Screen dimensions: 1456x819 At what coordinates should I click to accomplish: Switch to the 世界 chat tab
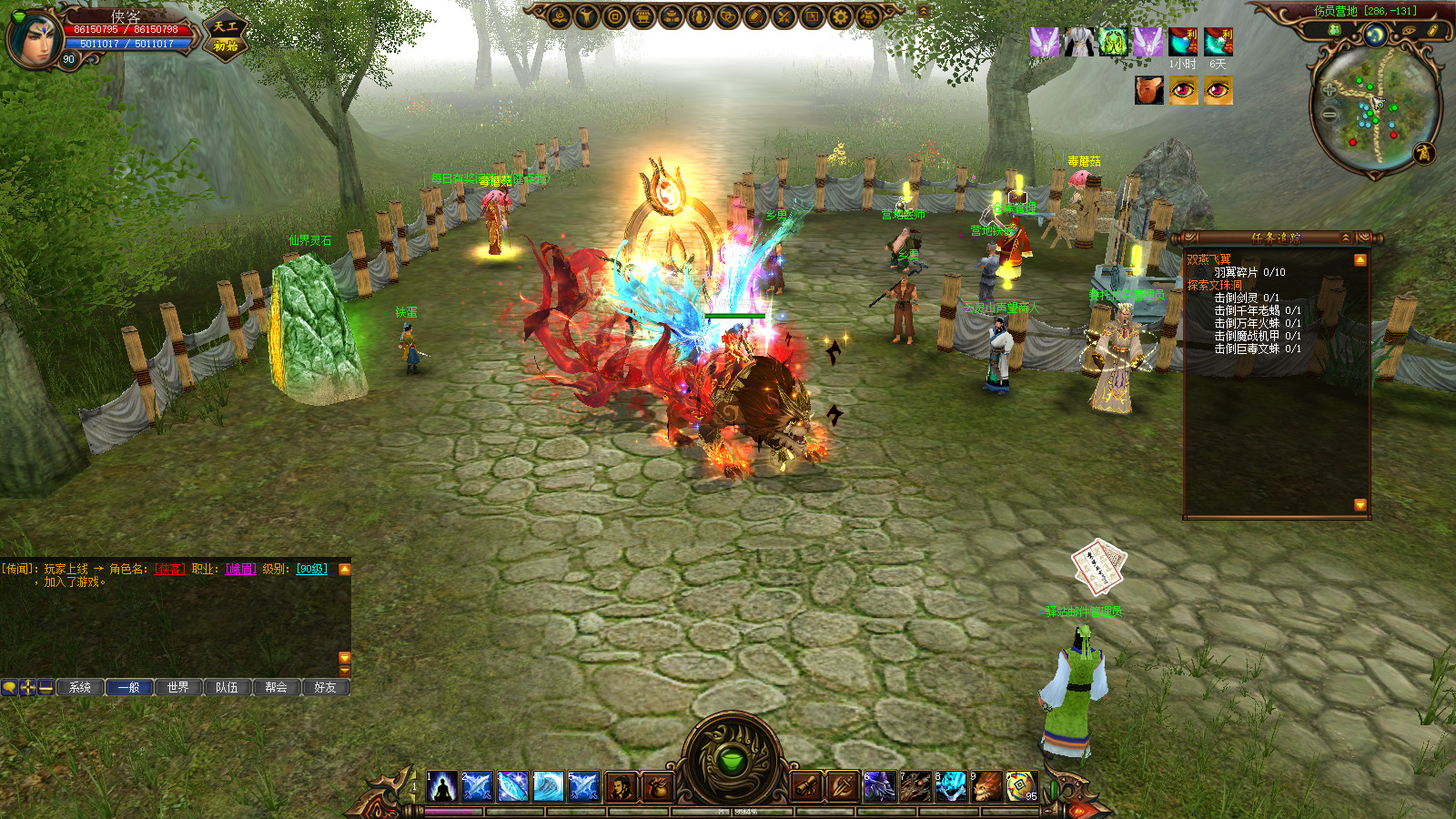coord(178,687)
